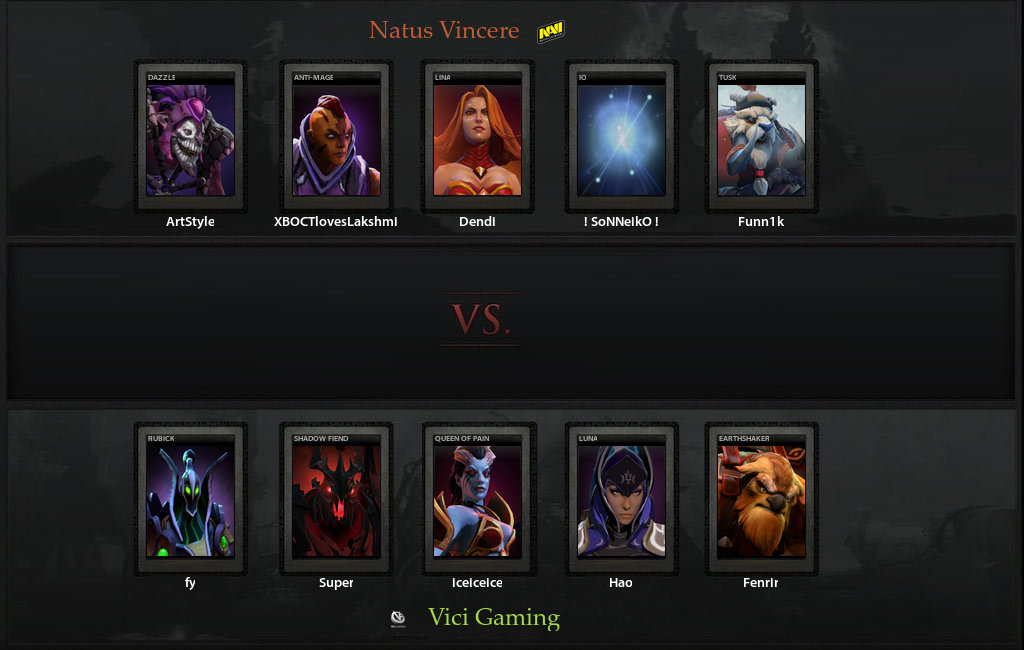The width and height of the screenshot is (1024, 650).
Task: Click the Natus Vincere team name
Action: 444,30
